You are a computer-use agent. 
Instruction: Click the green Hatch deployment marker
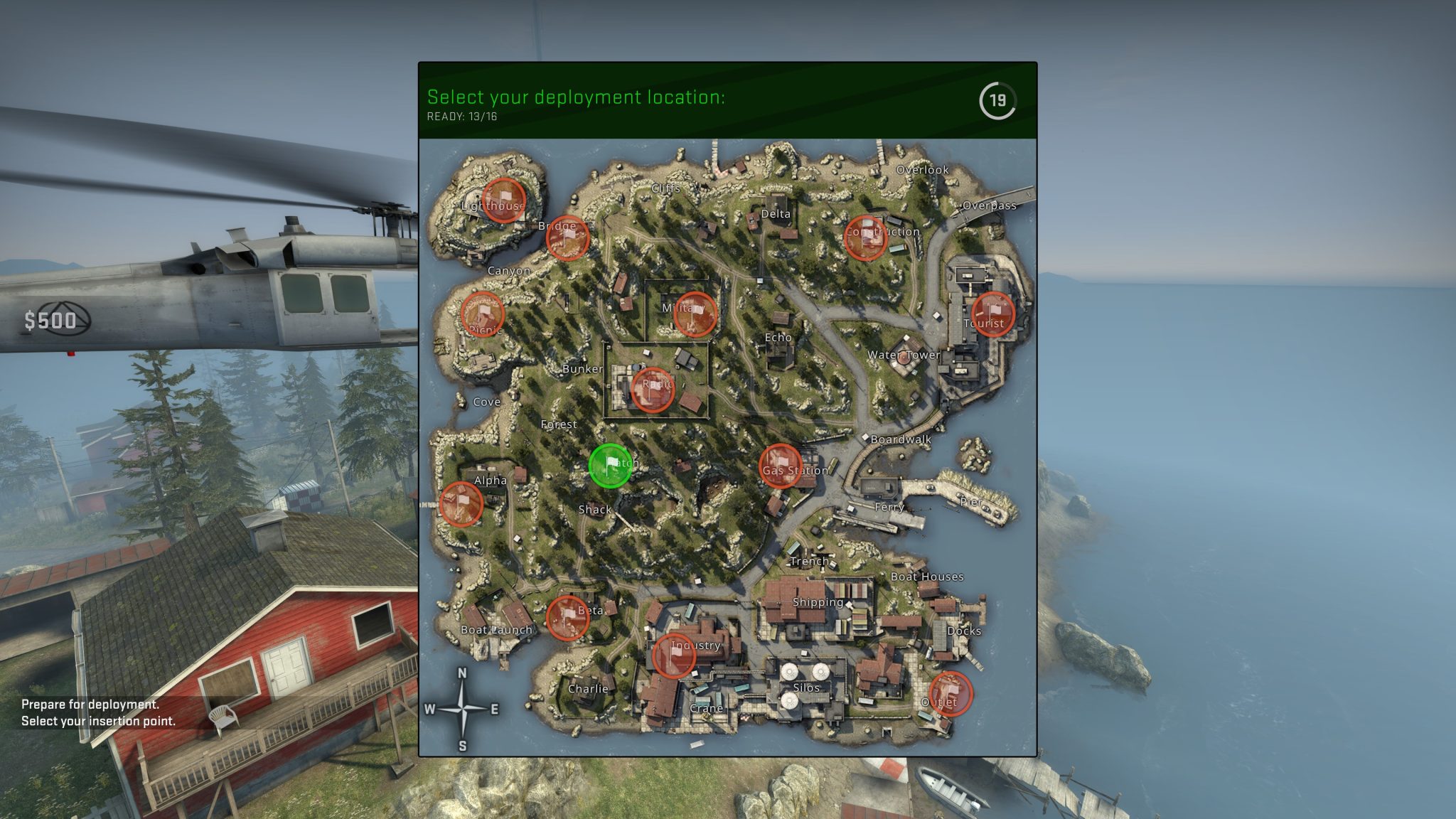tap(610, 466)
